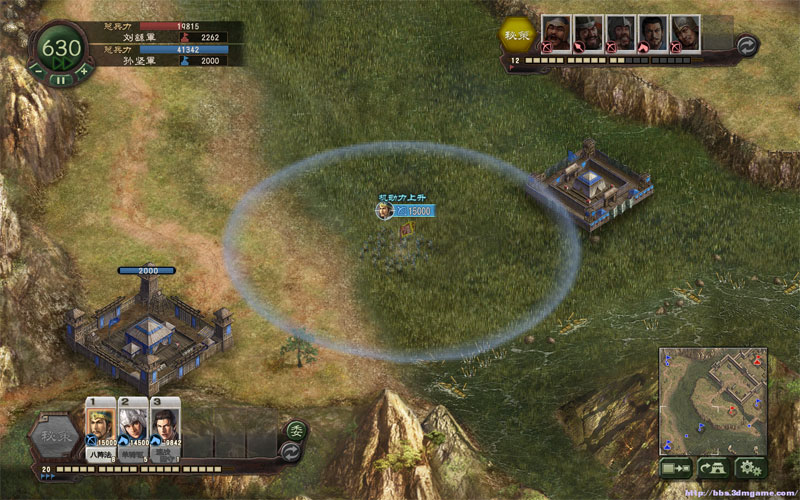Select the base label showing 2000
The width and height of the screenshot is (800, 500).
(x=146, y=270)
